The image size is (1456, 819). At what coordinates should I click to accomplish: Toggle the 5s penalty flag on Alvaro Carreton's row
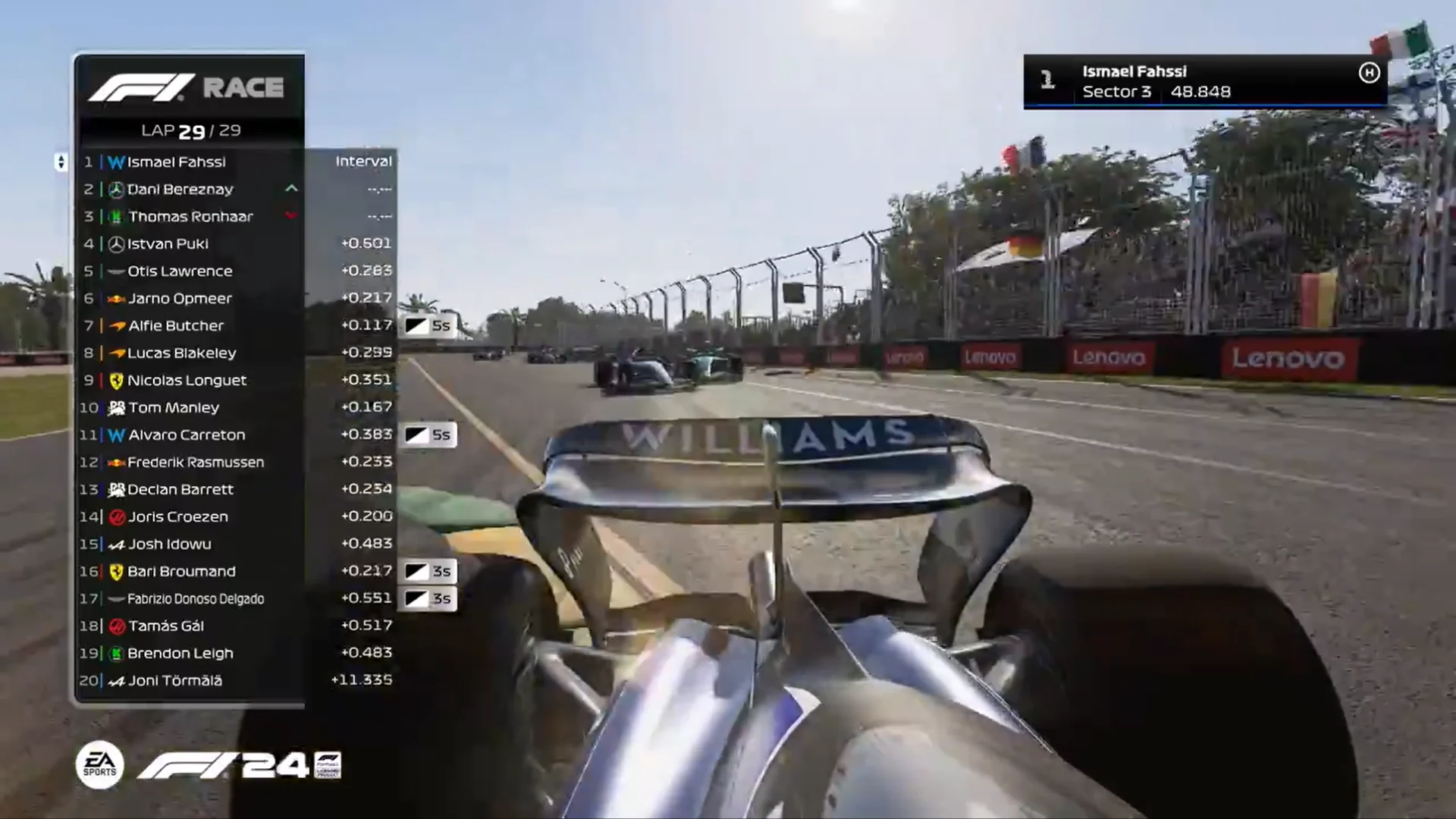429,435
